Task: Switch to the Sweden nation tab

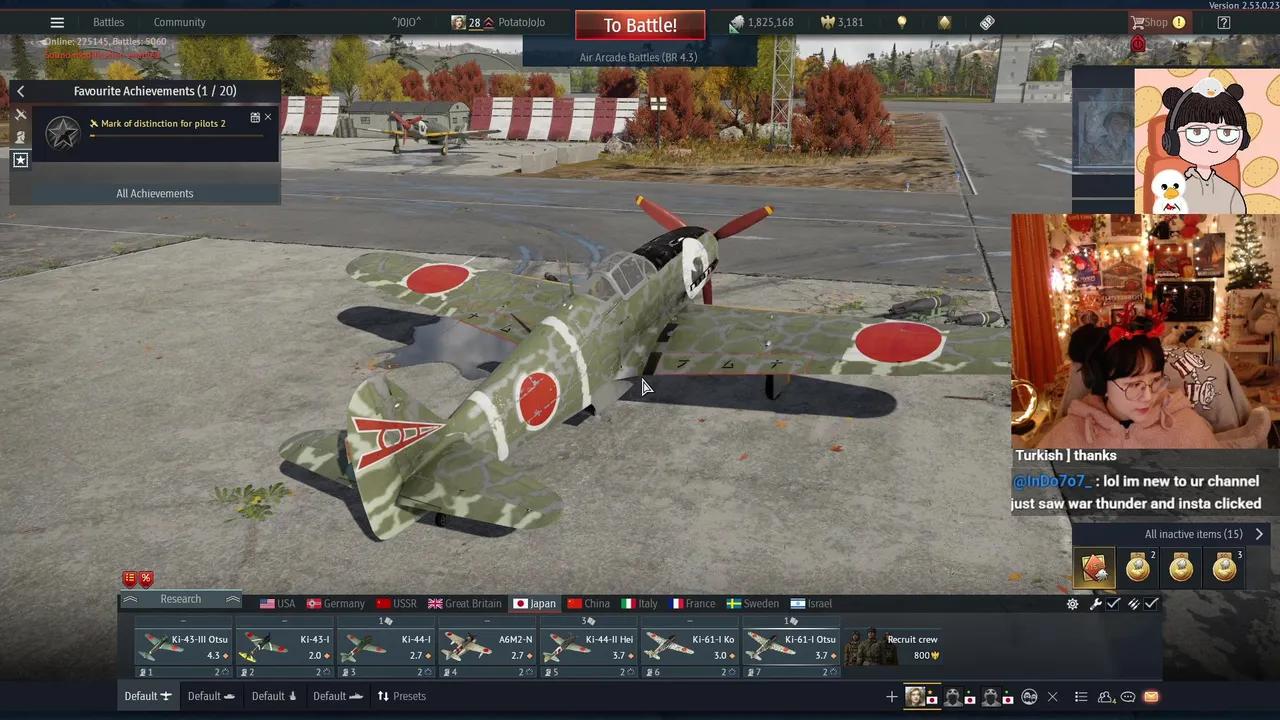Action: [x=752, y=604]
